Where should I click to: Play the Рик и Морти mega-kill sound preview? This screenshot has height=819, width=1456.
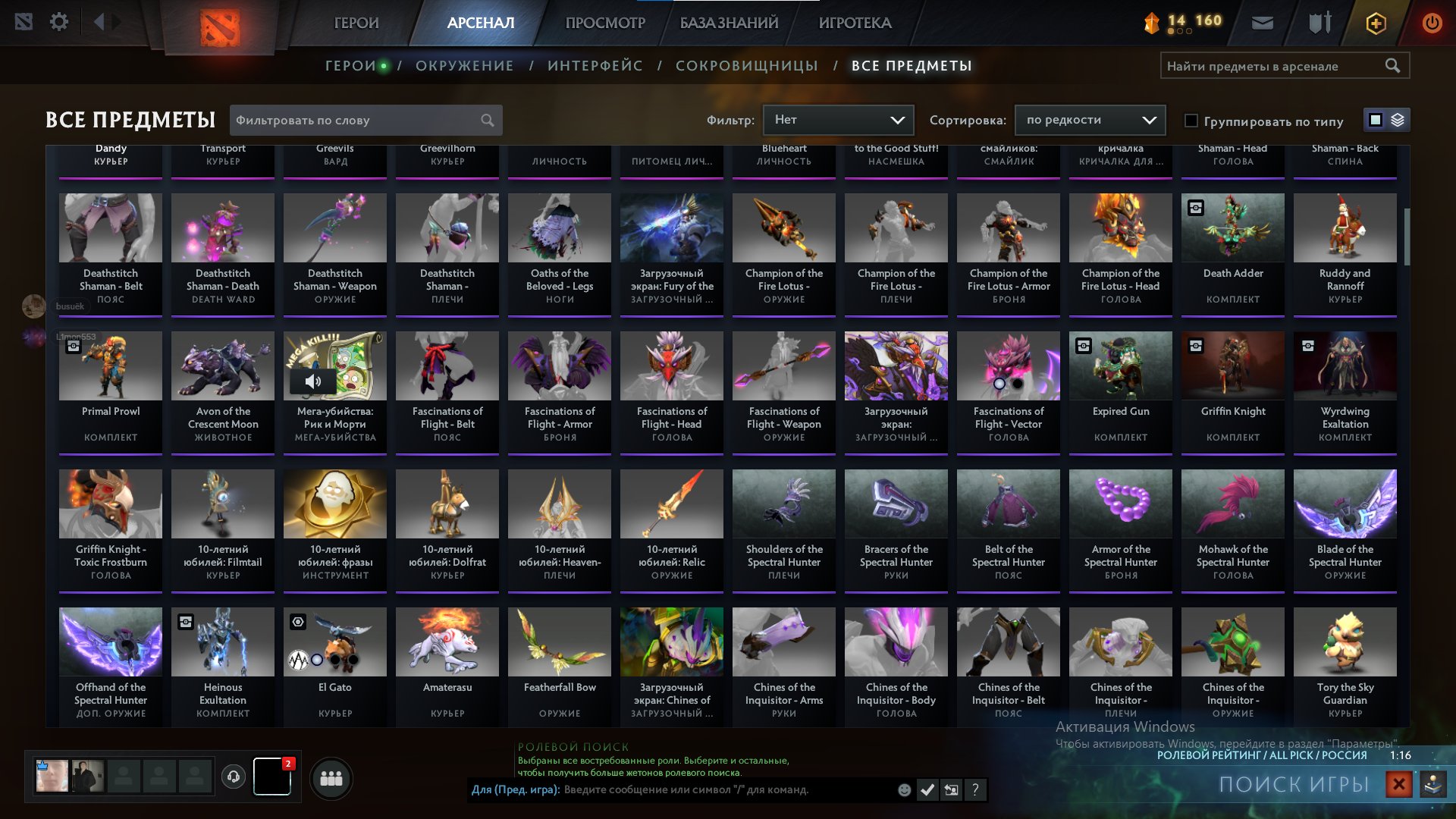(313, 380)
